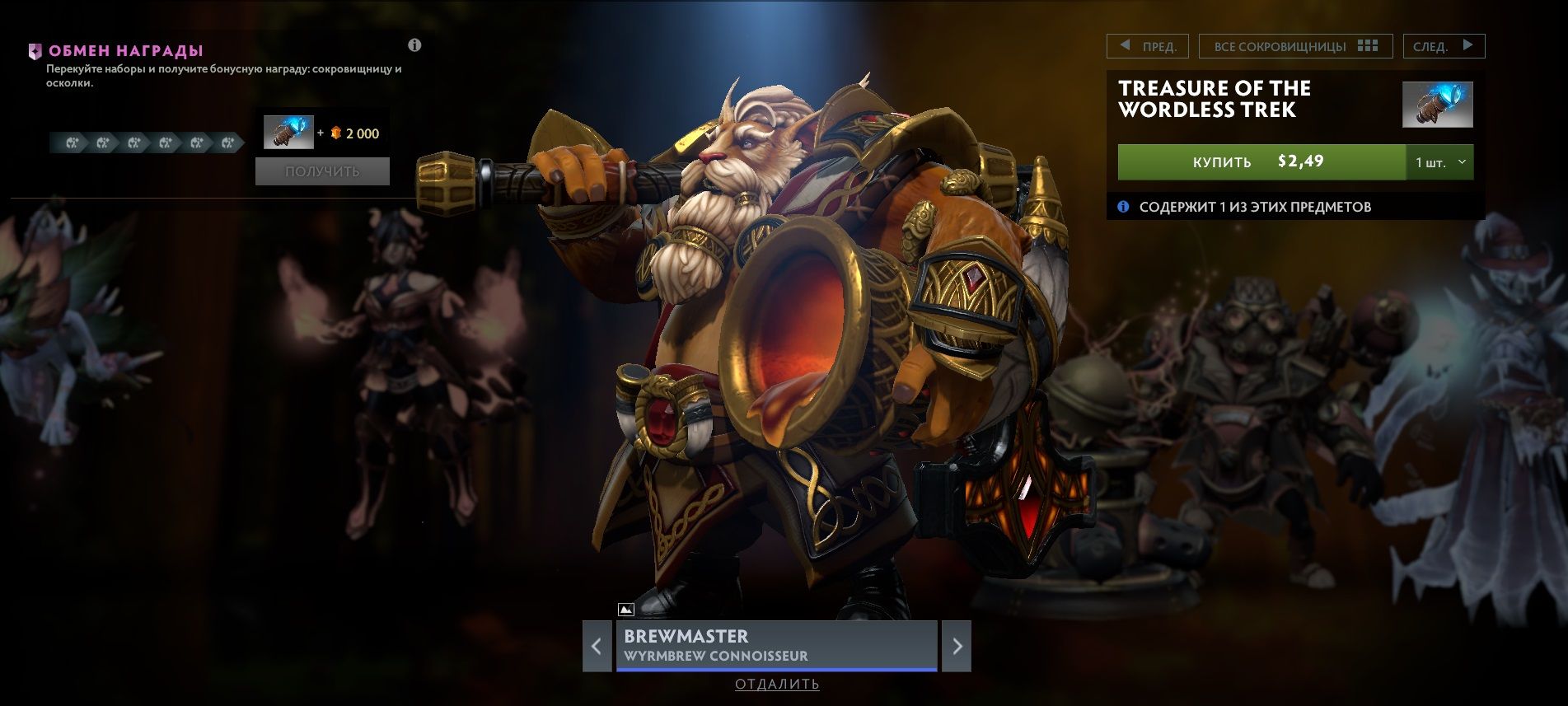Go to previous treasure with ПРЕД. button
1568x706 pixels.
point(1147,46)
